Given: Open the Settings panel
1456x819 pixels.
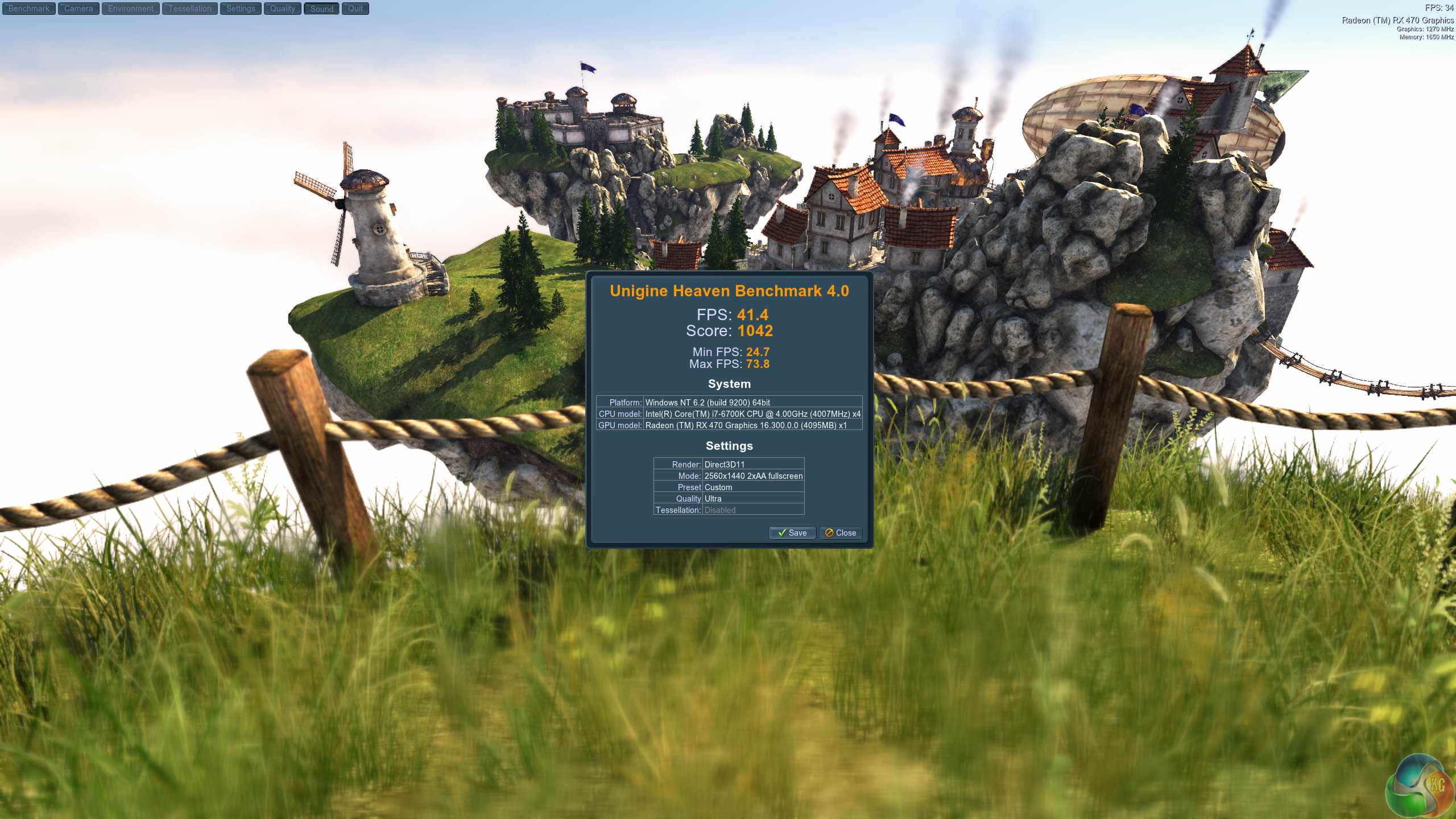Looking at the screenshot, I should click(241, 9).
